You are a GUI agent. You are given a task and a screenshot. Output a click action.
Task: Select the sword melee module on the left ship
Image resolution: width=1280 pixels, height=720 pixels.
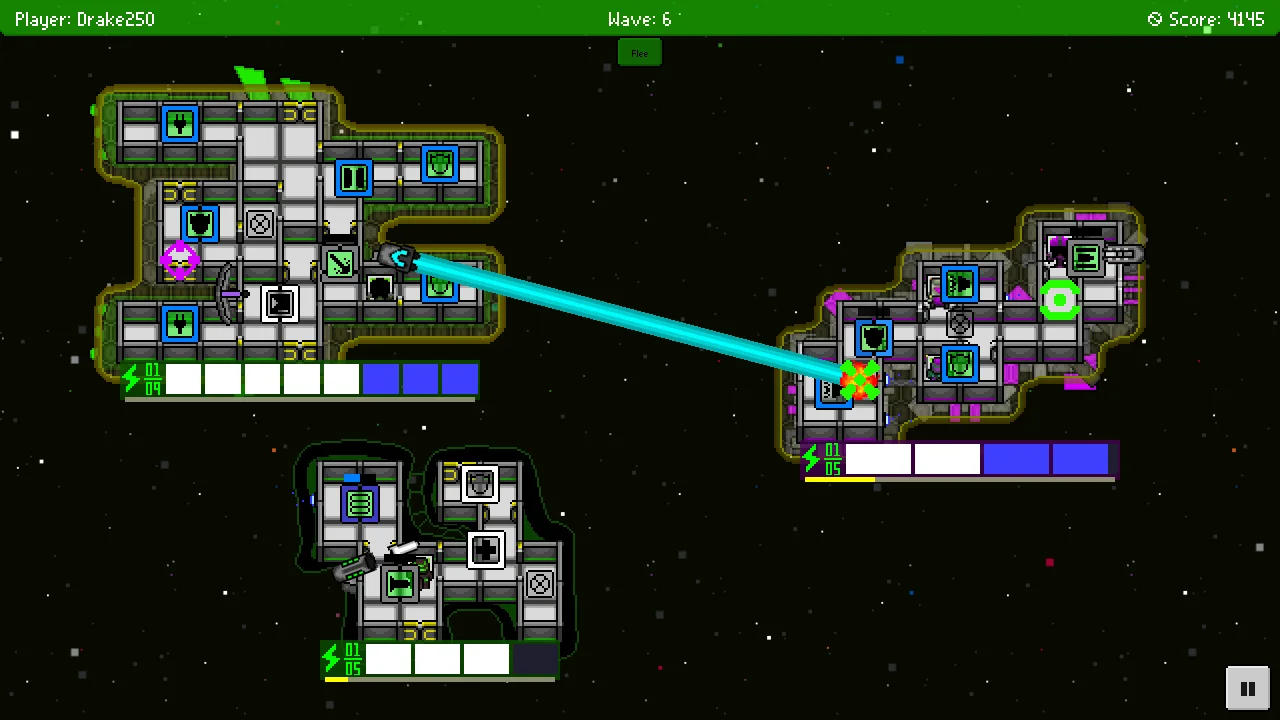338,262
